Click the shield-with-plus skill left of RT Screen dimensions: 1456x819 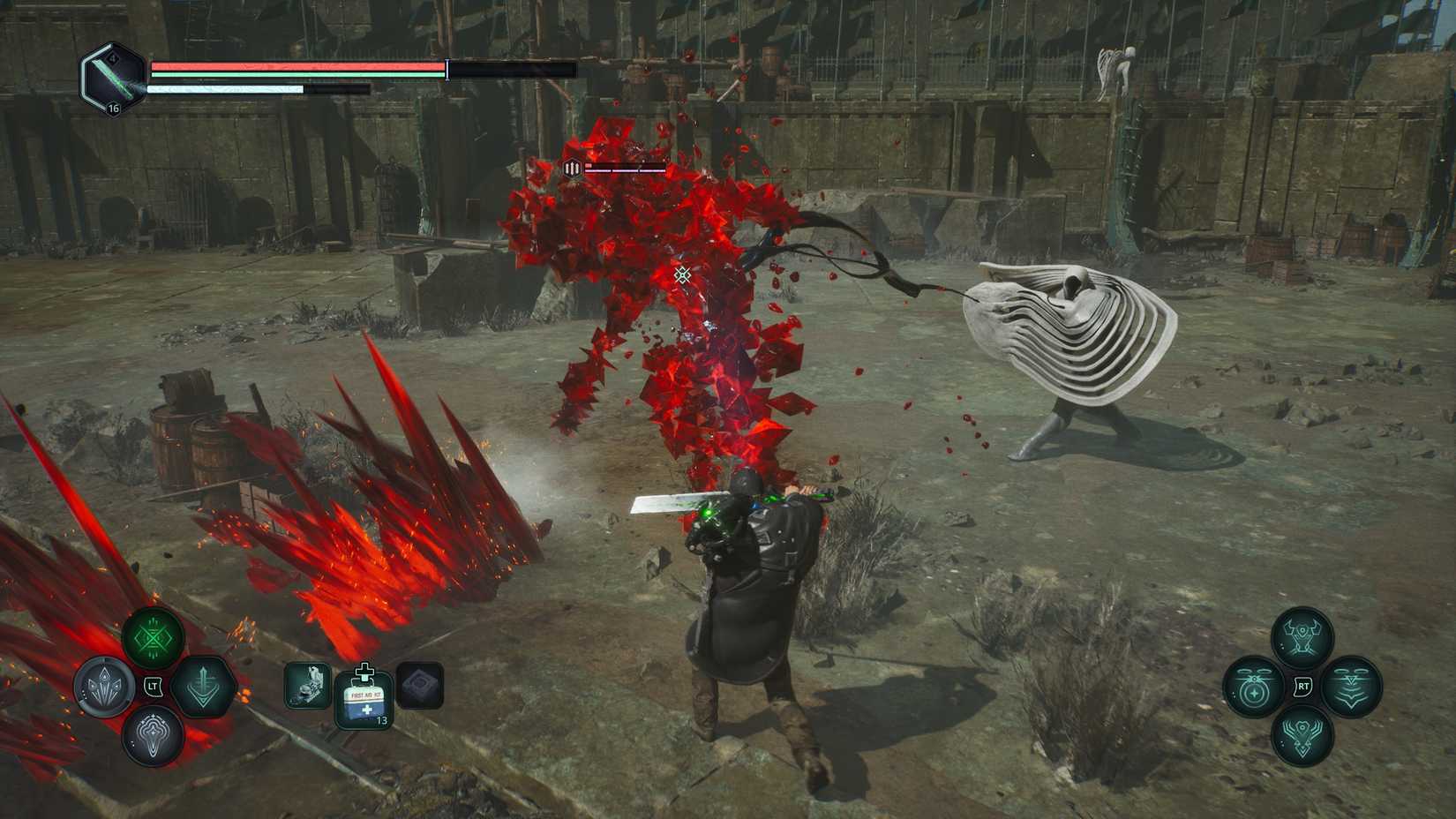point(1253,687)
